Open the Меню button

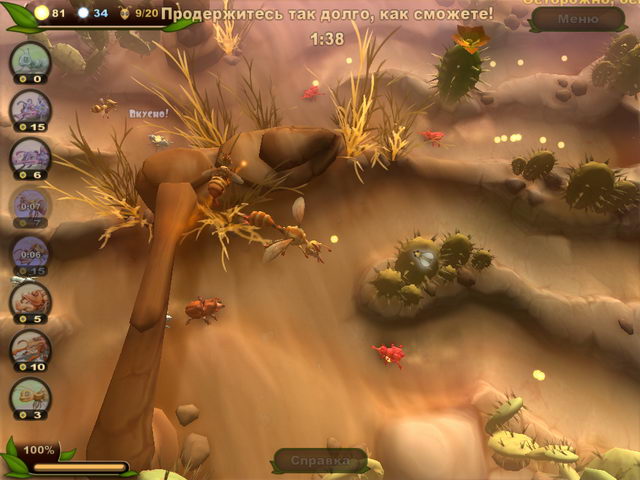(x=578, y=19)
